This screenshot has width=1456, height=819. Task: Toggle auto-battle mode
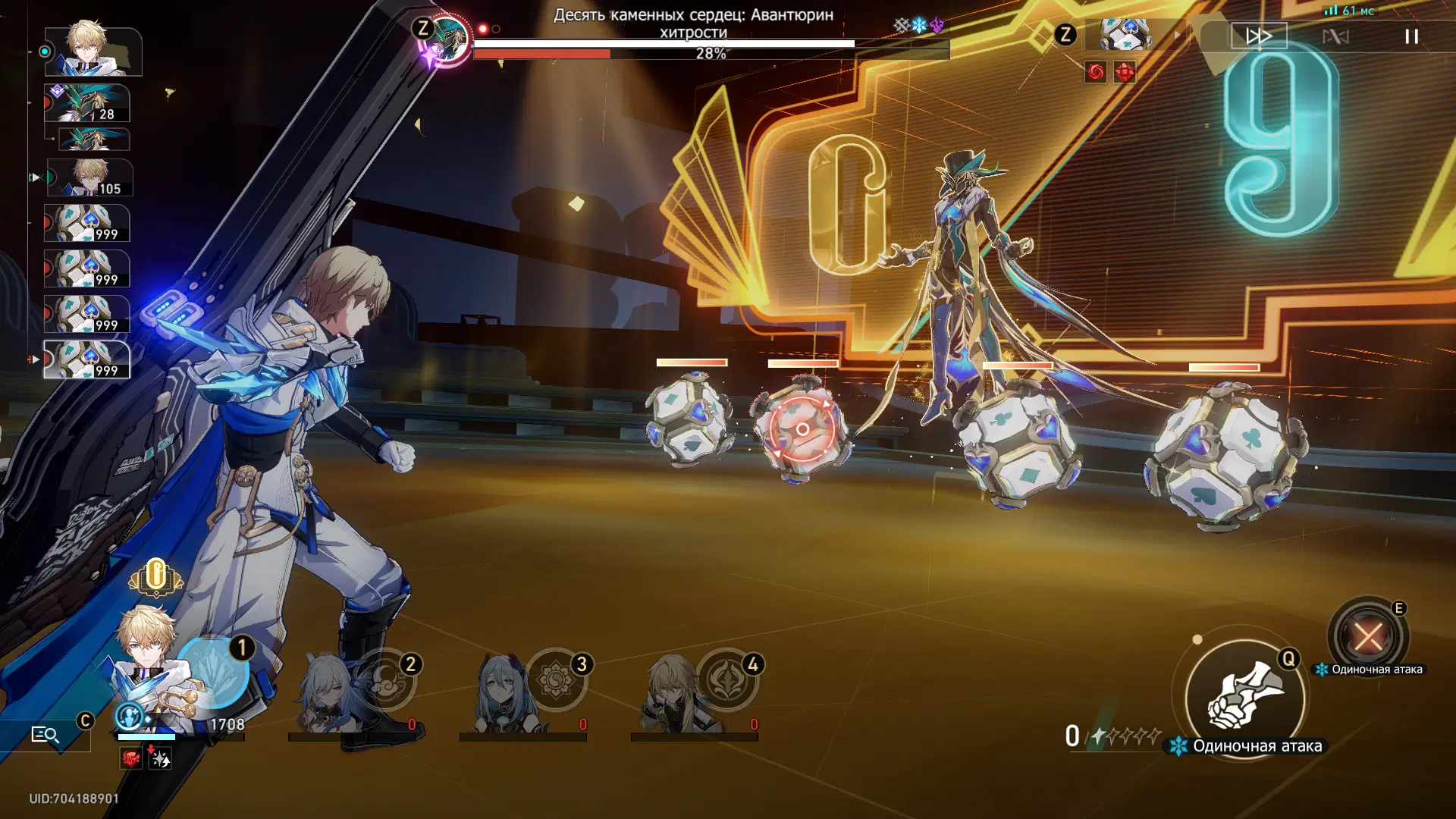tap(1335, 36)
